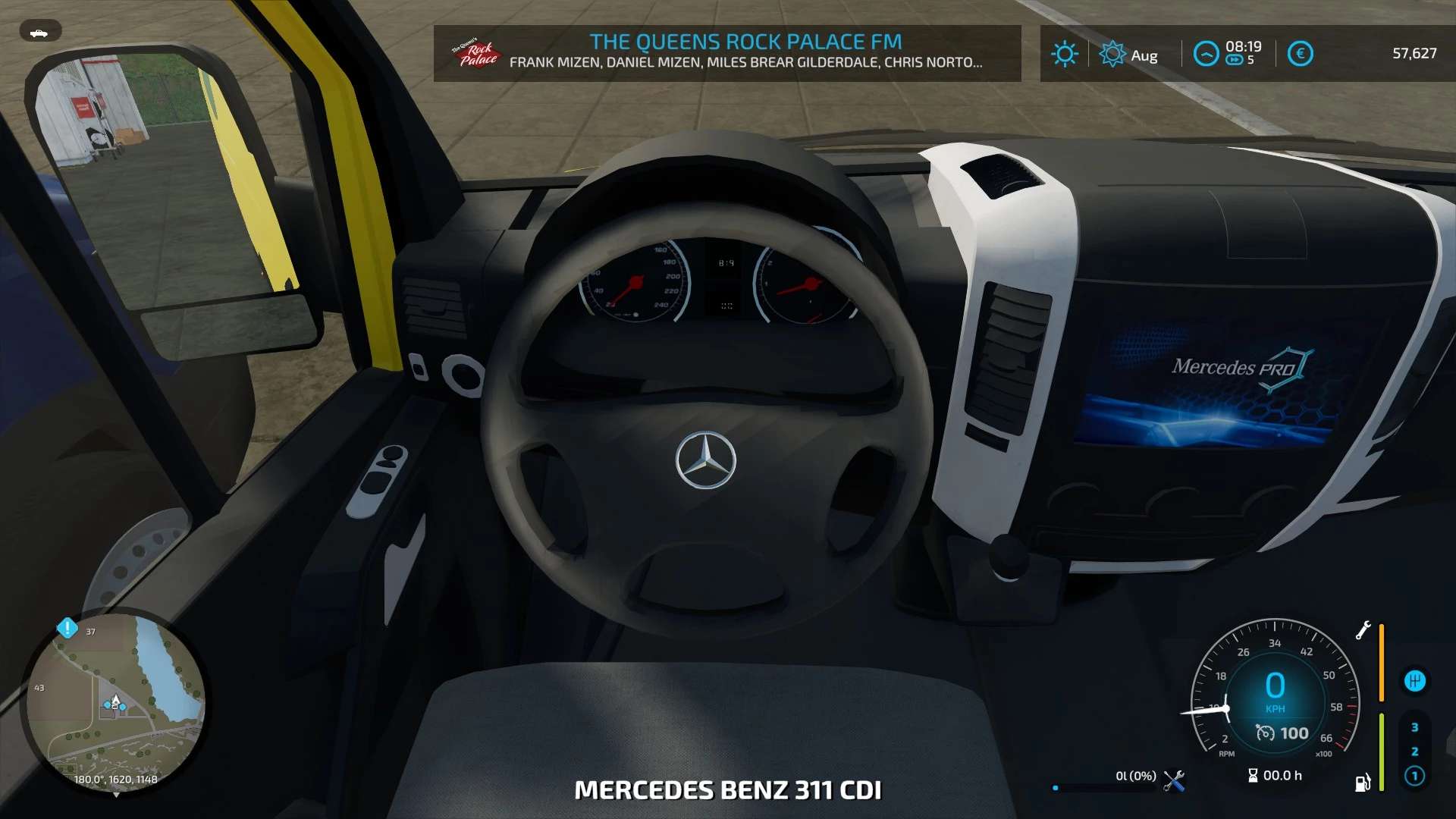Click the manual gearbox icon beside the speedometer
The image size is (1456, 819).
(1414, 681)
